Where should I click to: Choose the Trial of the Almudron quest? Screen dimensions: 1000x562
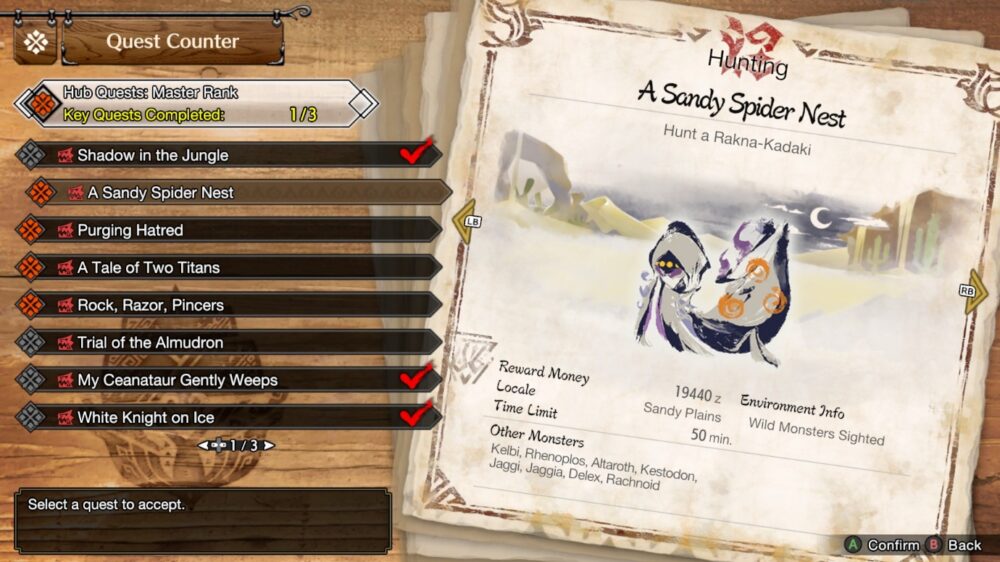click(x=228, y=342)
